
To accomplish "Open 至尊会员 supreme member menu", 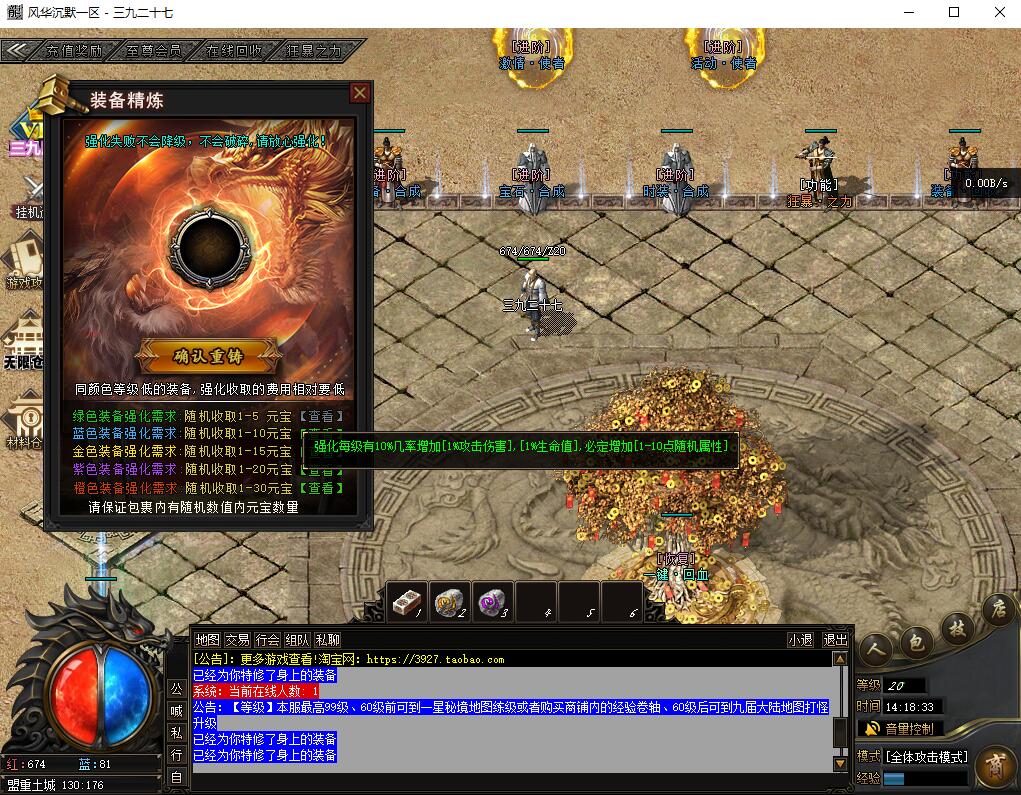I will tap(154, 50).
